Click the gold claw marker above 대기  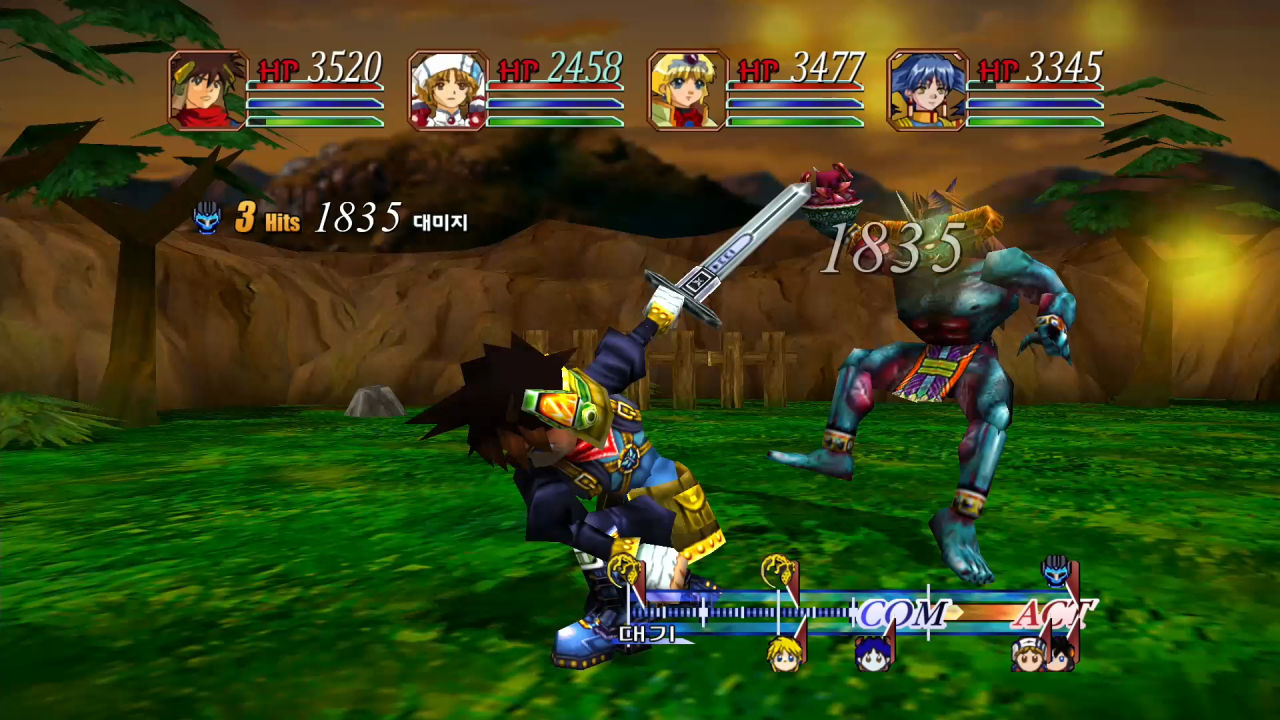626,567
